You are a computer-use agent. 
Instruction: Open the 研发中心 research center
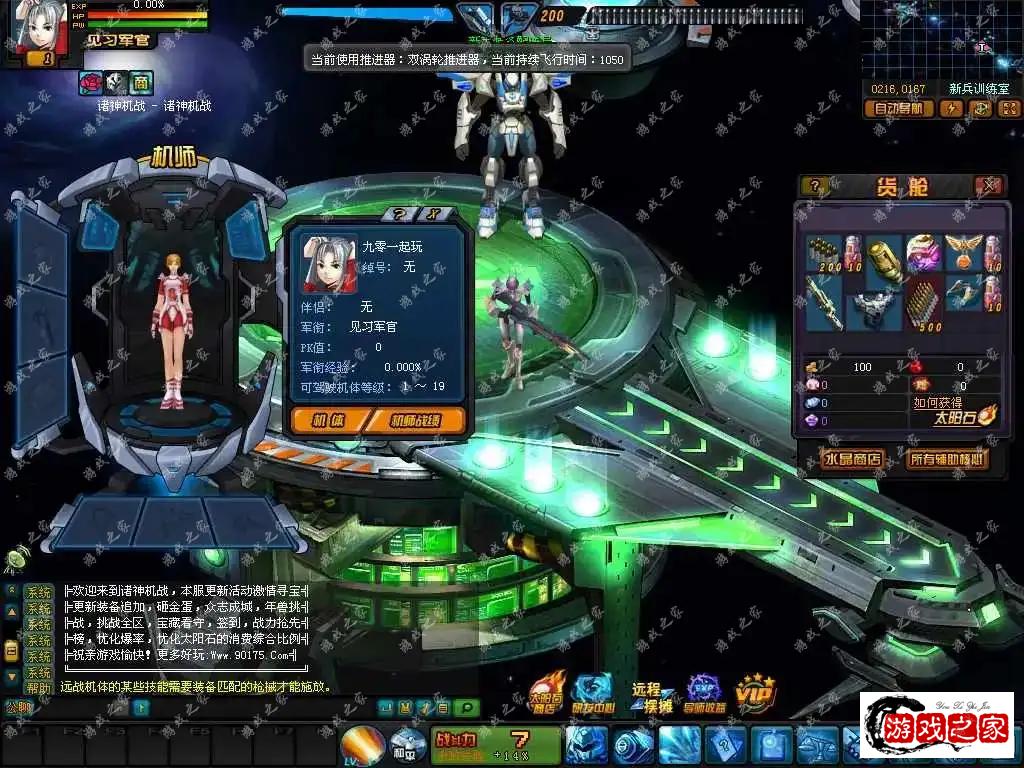click(594, 692)
